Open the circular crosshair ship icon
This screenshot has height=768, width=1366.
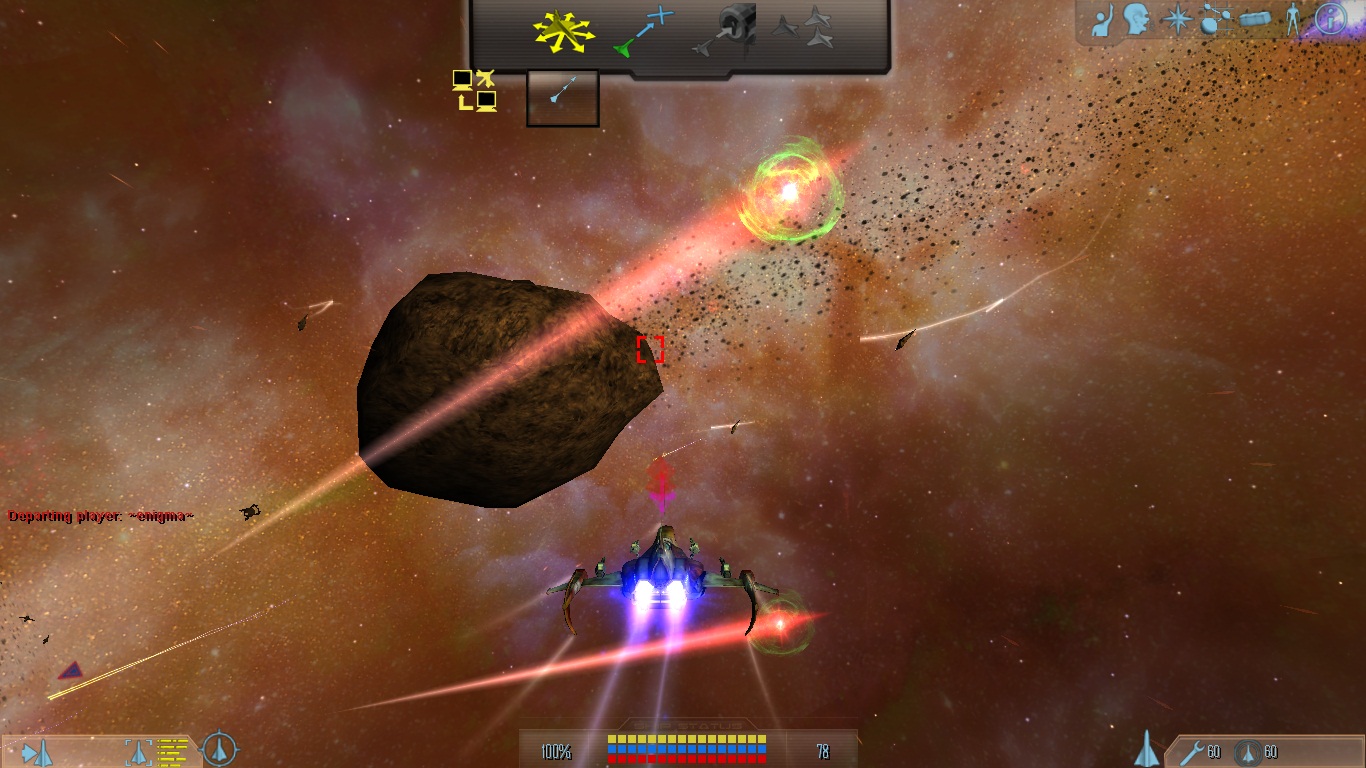[x=219, y=749]
